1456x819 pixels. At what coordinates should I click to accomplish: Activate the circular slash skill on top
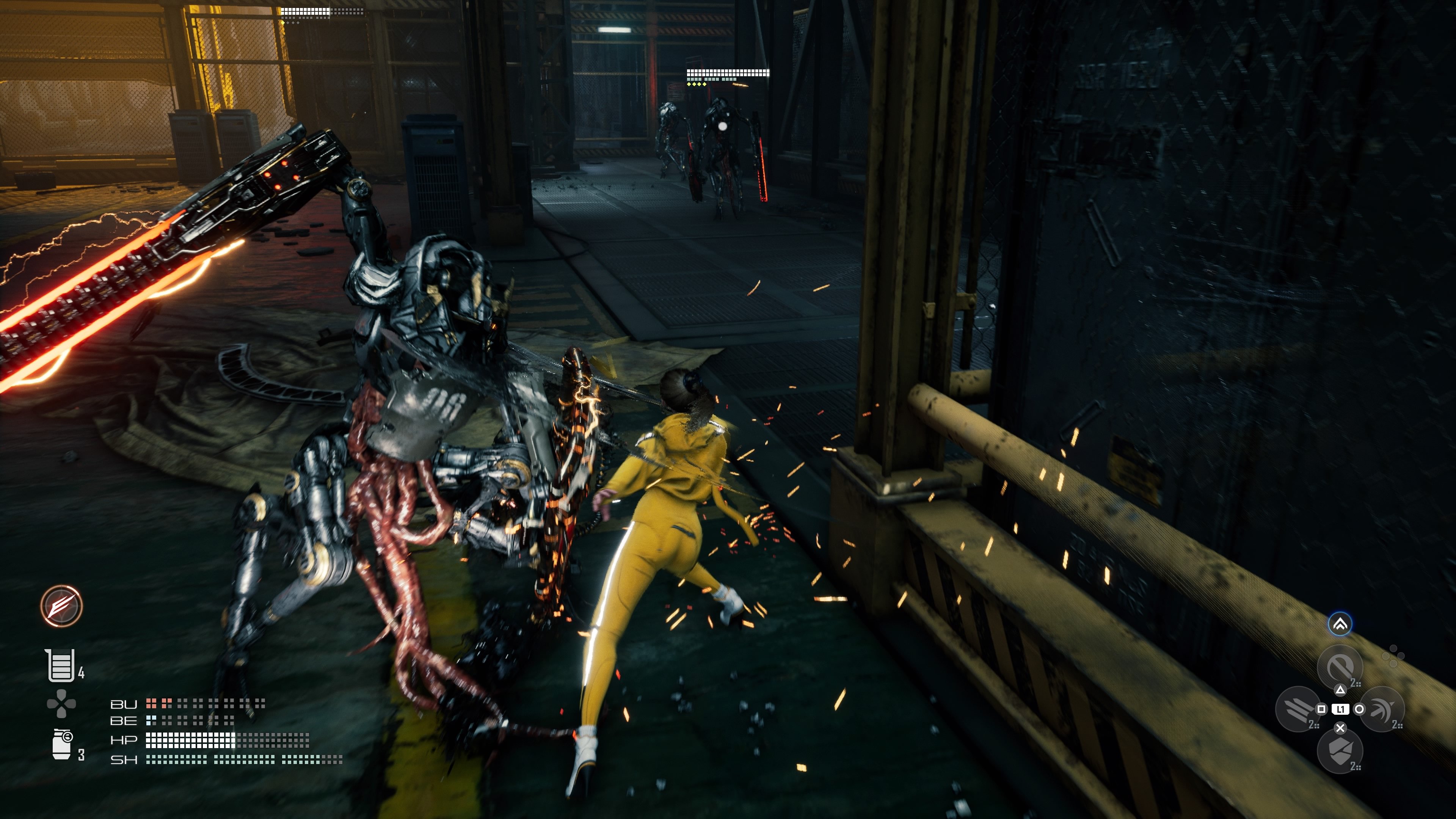[x=1340, y=667]
